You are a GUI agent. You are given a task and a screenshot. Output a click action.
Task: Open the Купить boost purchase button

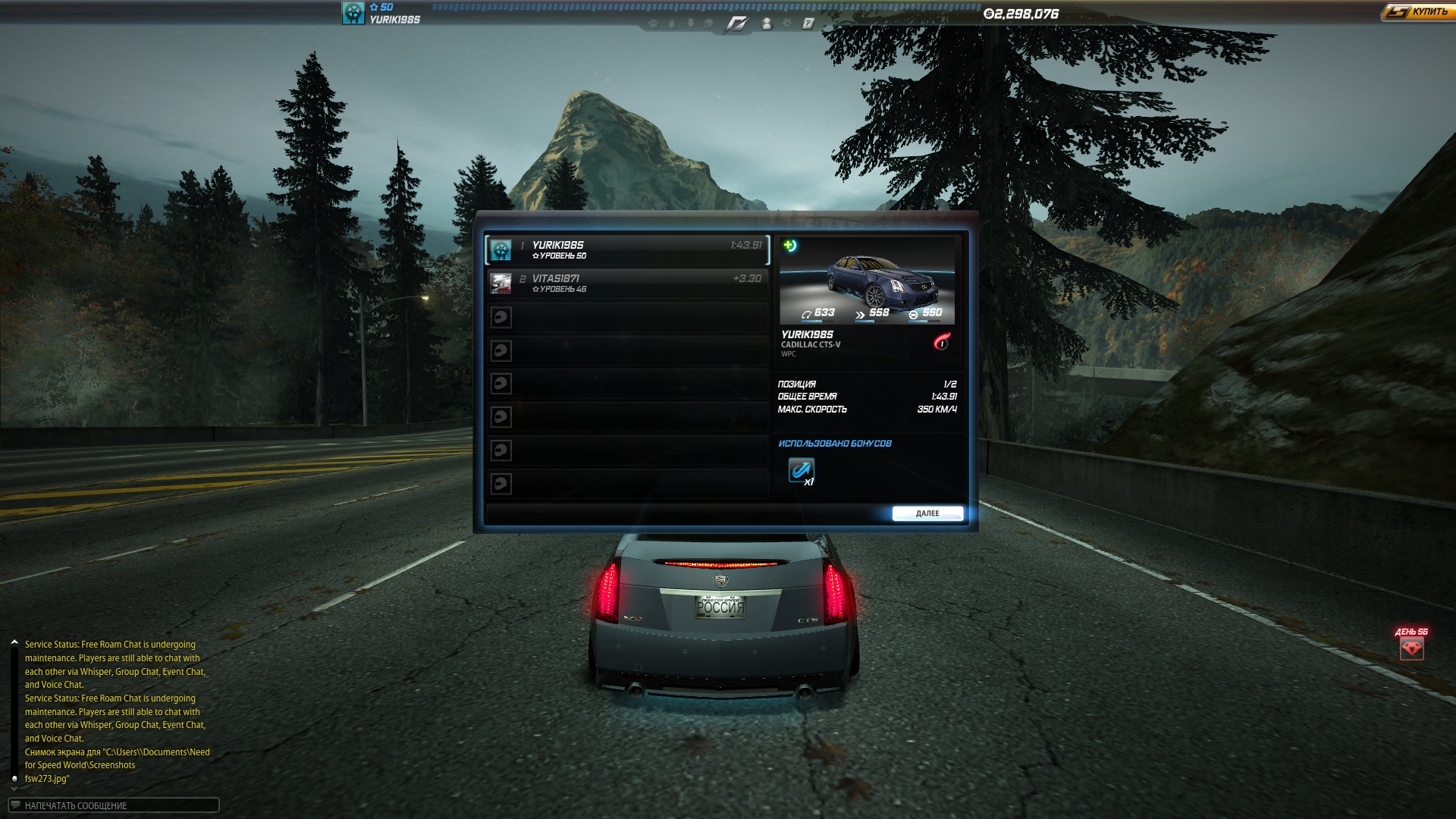pos(1417,12)
